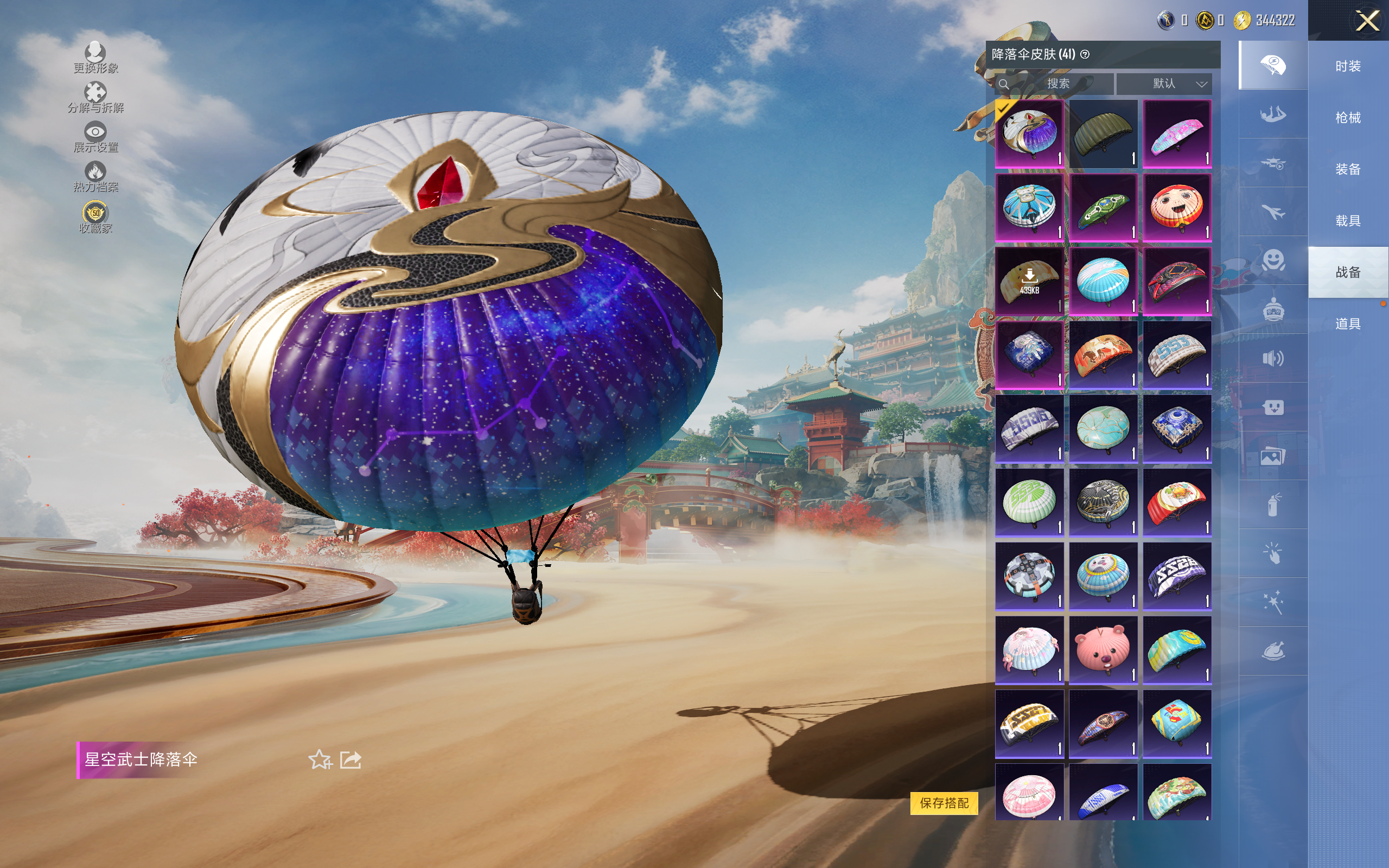The width and height of the screenshot is (1389, 868).
Task: Go to the 载具 category
Action: click(x=1348, y=221)
